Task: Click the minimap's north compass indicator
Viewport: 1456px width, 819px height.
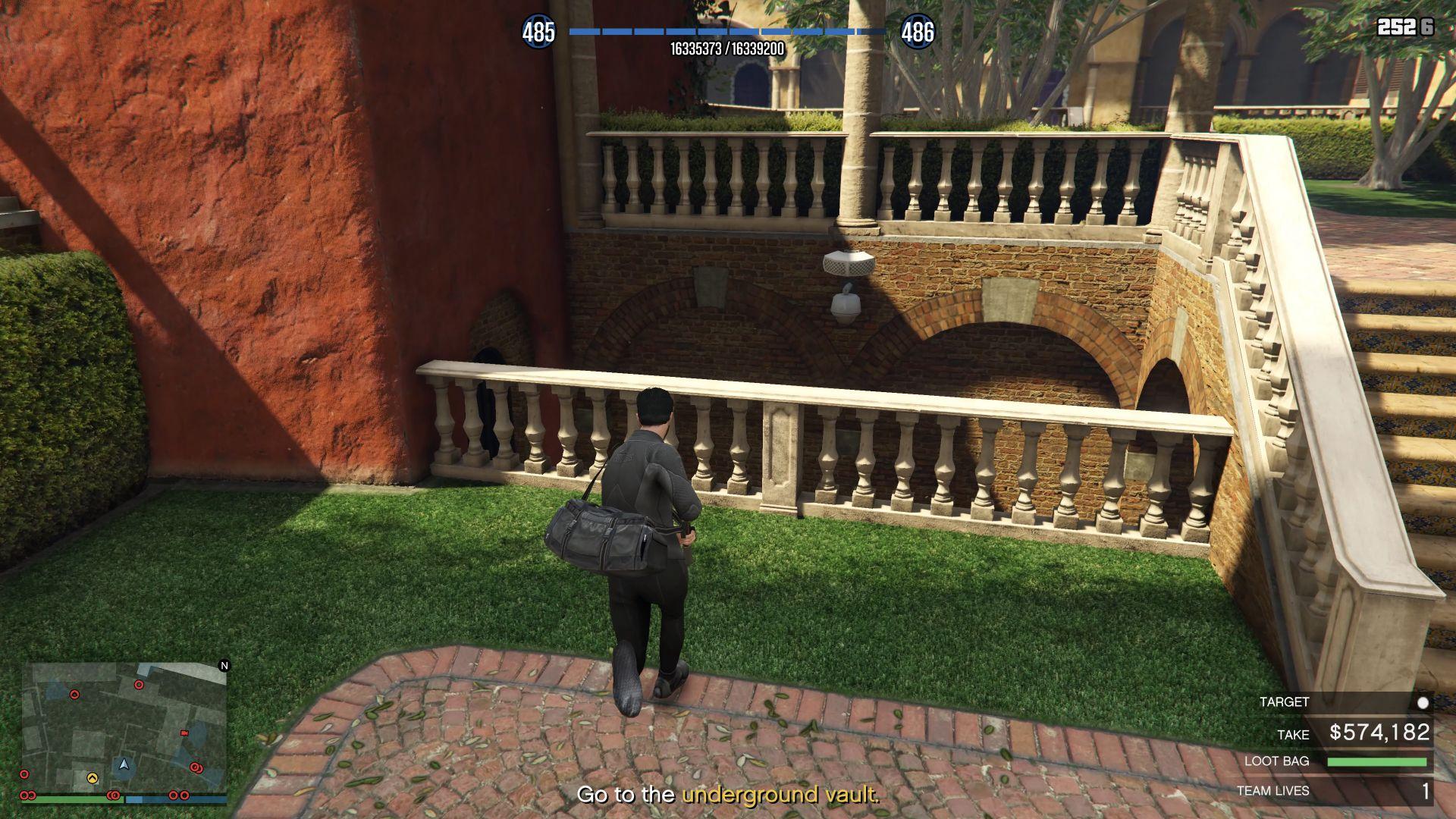Action: [x=224, y=666]
